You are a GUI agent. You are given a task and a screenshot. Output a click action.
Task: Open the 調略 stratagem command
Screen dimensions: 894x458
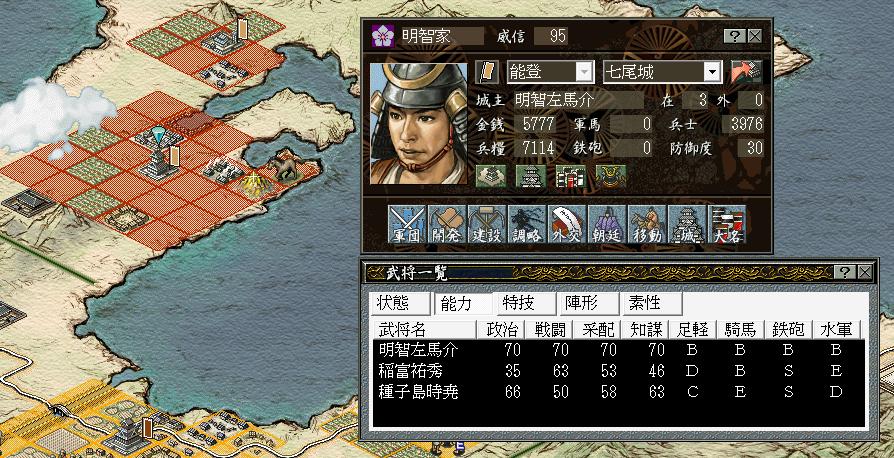[x=526, y=226]
